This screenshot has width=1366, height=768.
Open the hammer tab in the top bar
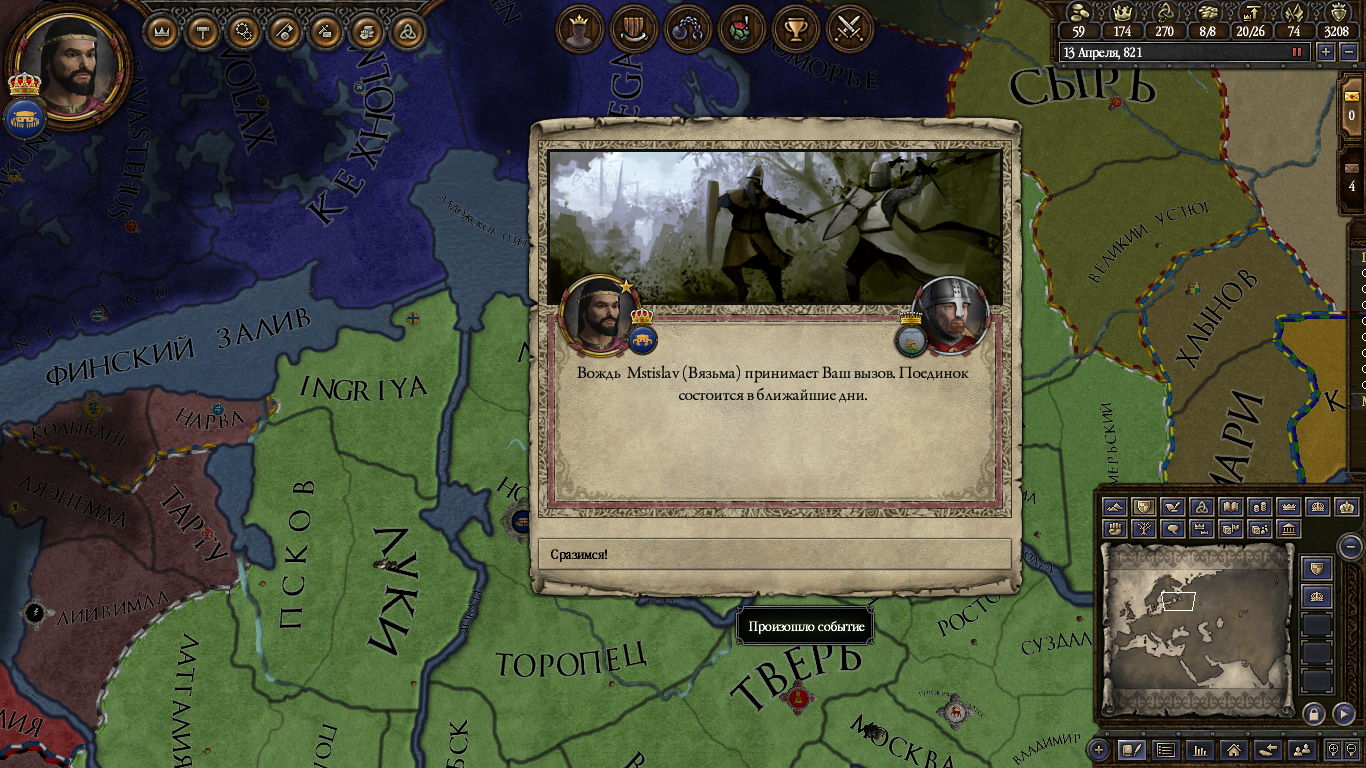tap(203, 32)
